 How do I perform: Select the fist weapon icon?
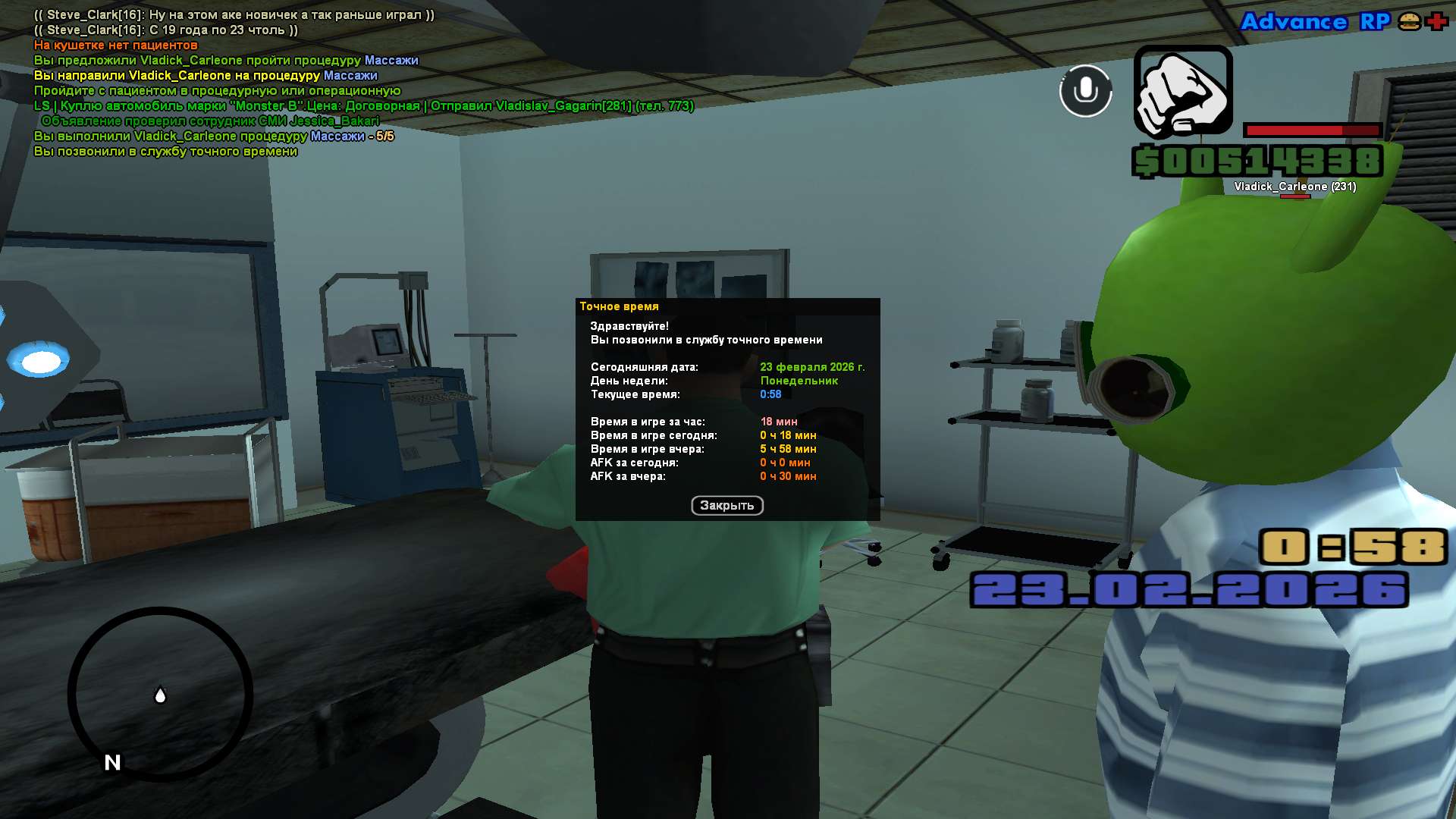coord(1182,92)
